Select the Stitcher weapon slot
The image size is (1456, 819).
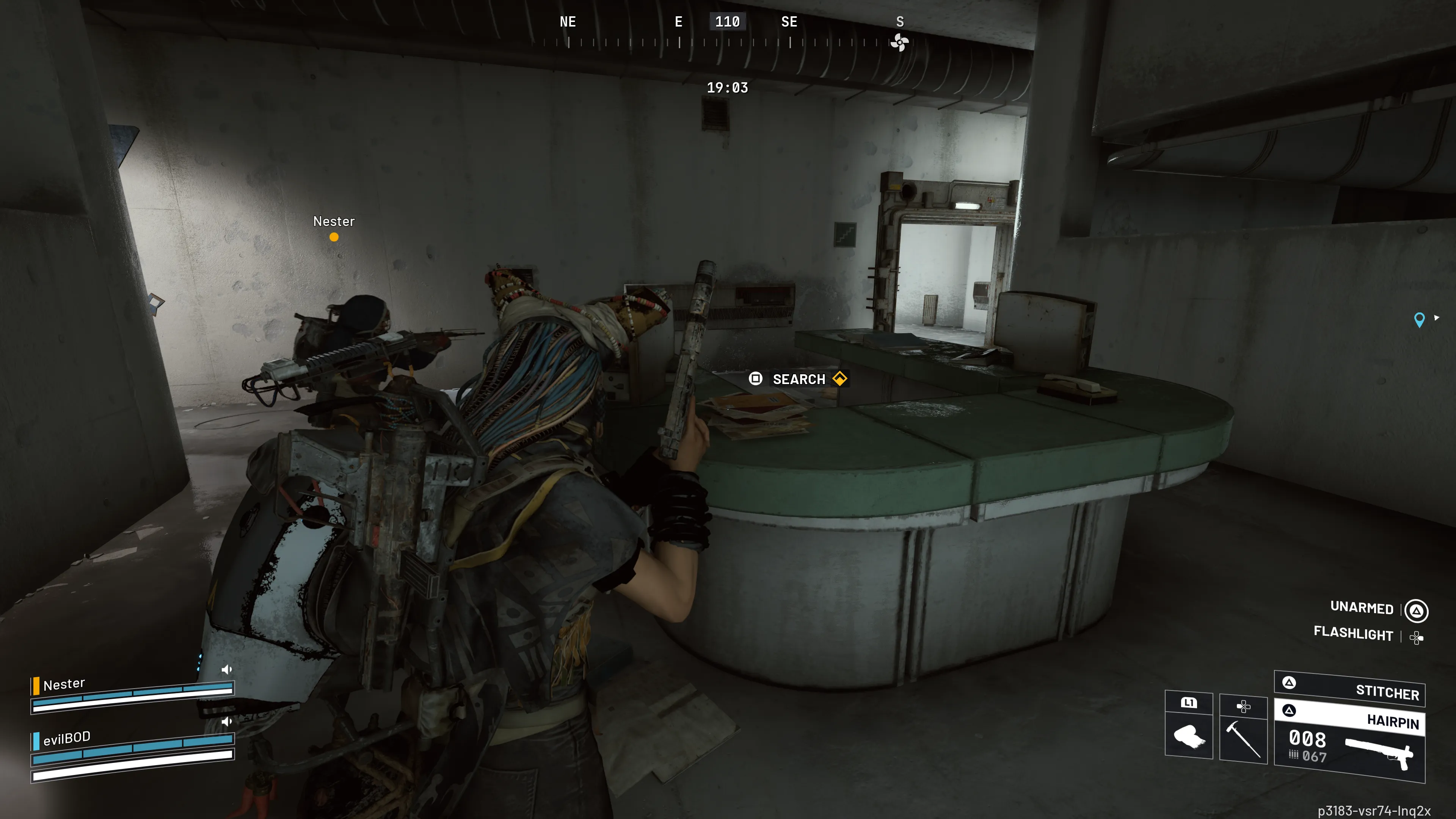(x=1350, y=689)
